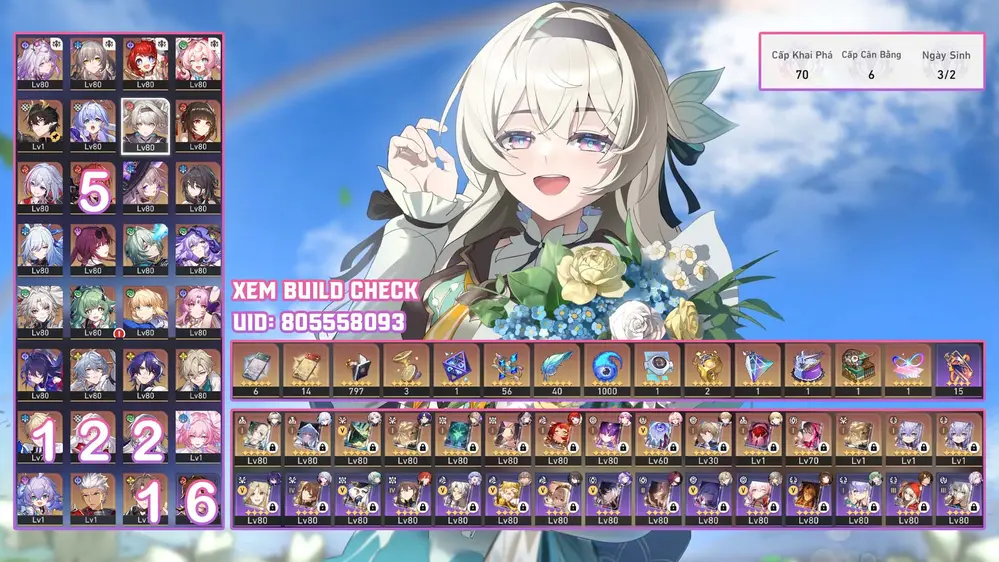Viewport: 999px width, 562px height.
Task: Select the golden trumpet item with count 3
Action: tap(406, 371)
